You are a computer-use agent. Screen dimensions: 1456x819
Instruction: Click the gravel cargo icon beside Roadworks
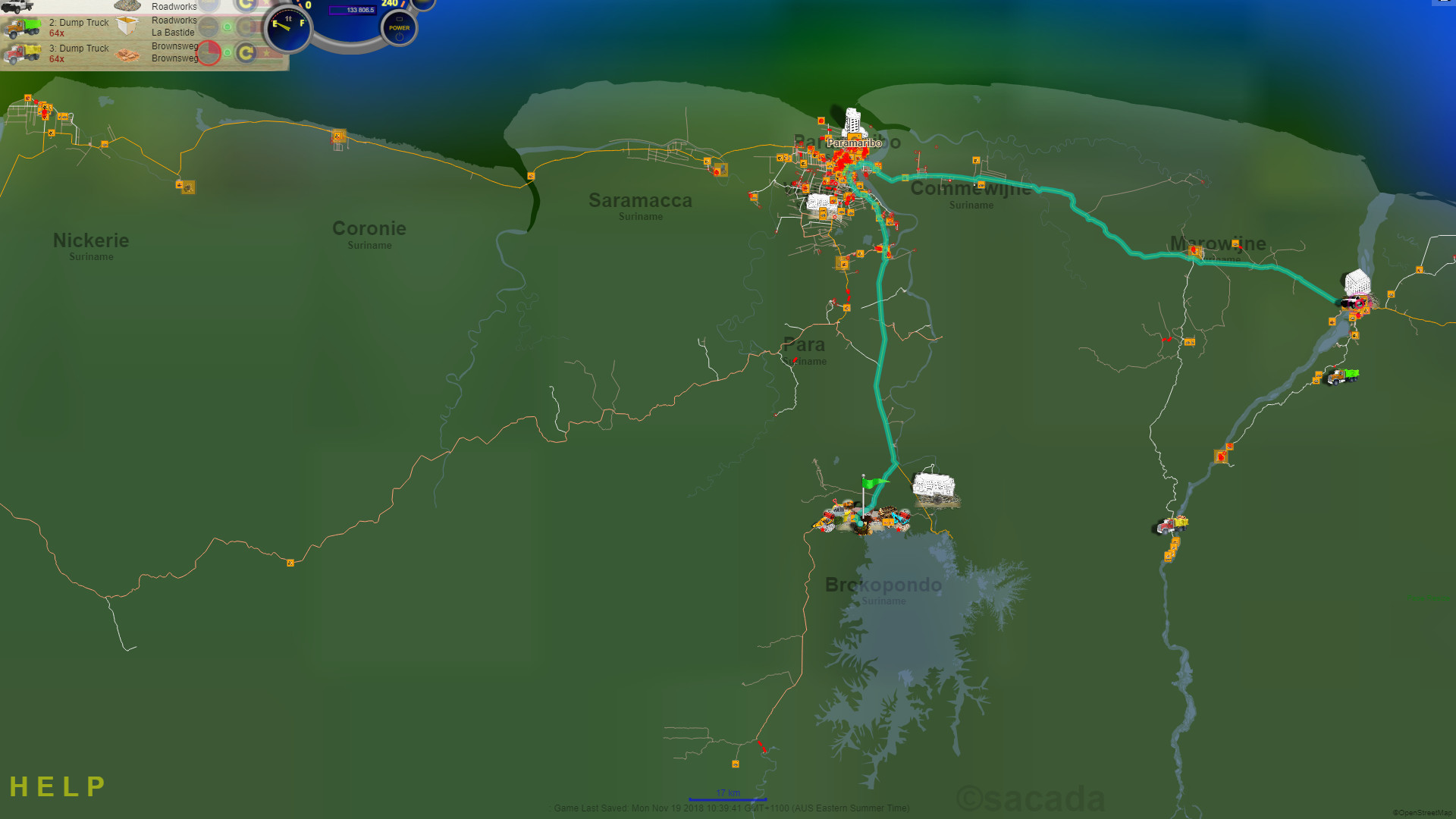point(127,6)
